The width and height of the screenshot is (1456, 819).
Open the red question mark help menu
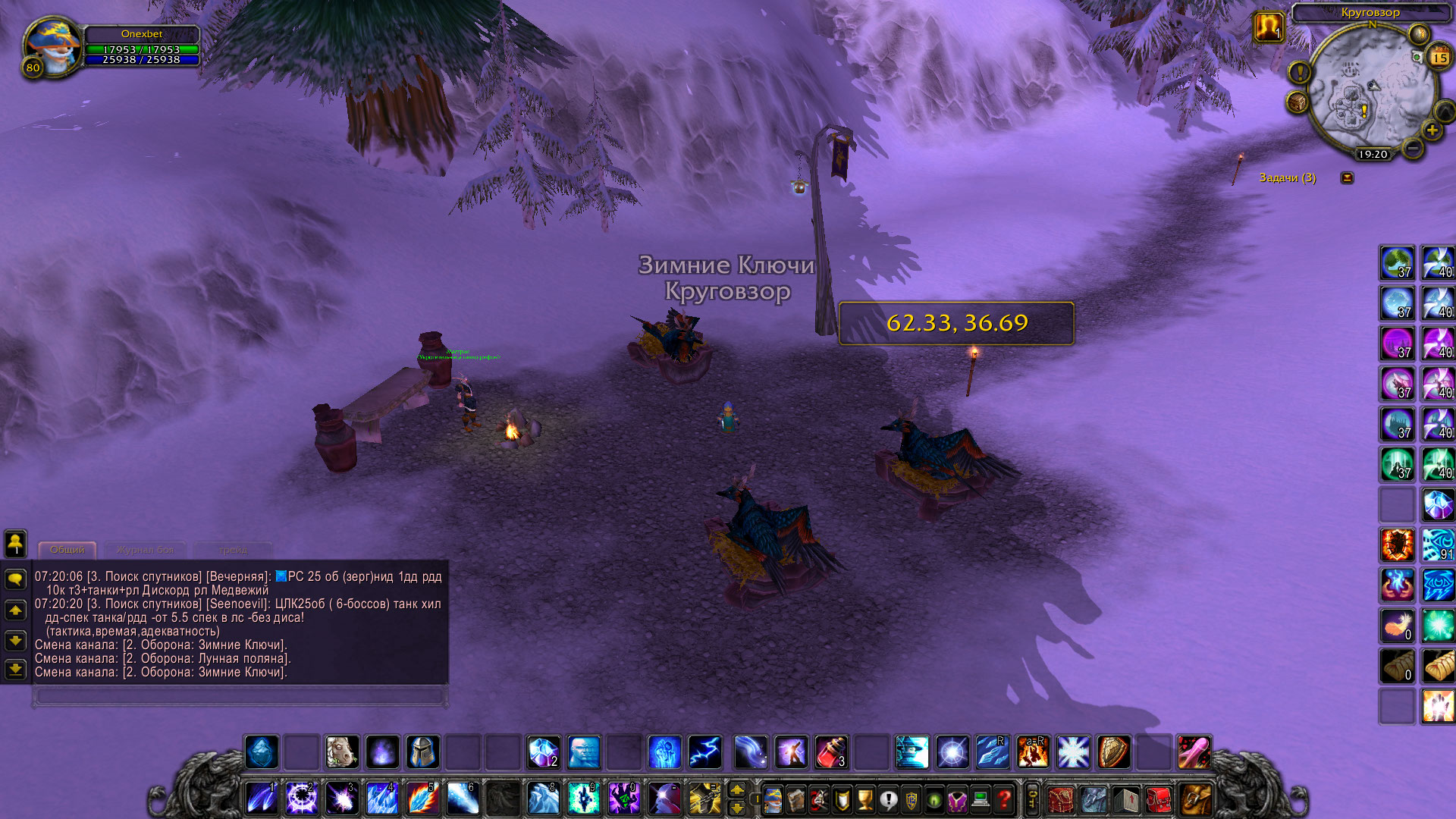click(1004, 799)
